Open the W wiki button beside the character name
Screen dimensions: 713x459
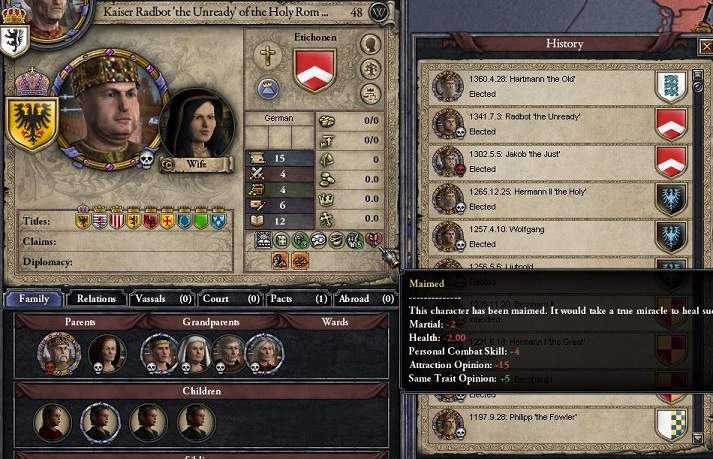[x=379, y=12]
